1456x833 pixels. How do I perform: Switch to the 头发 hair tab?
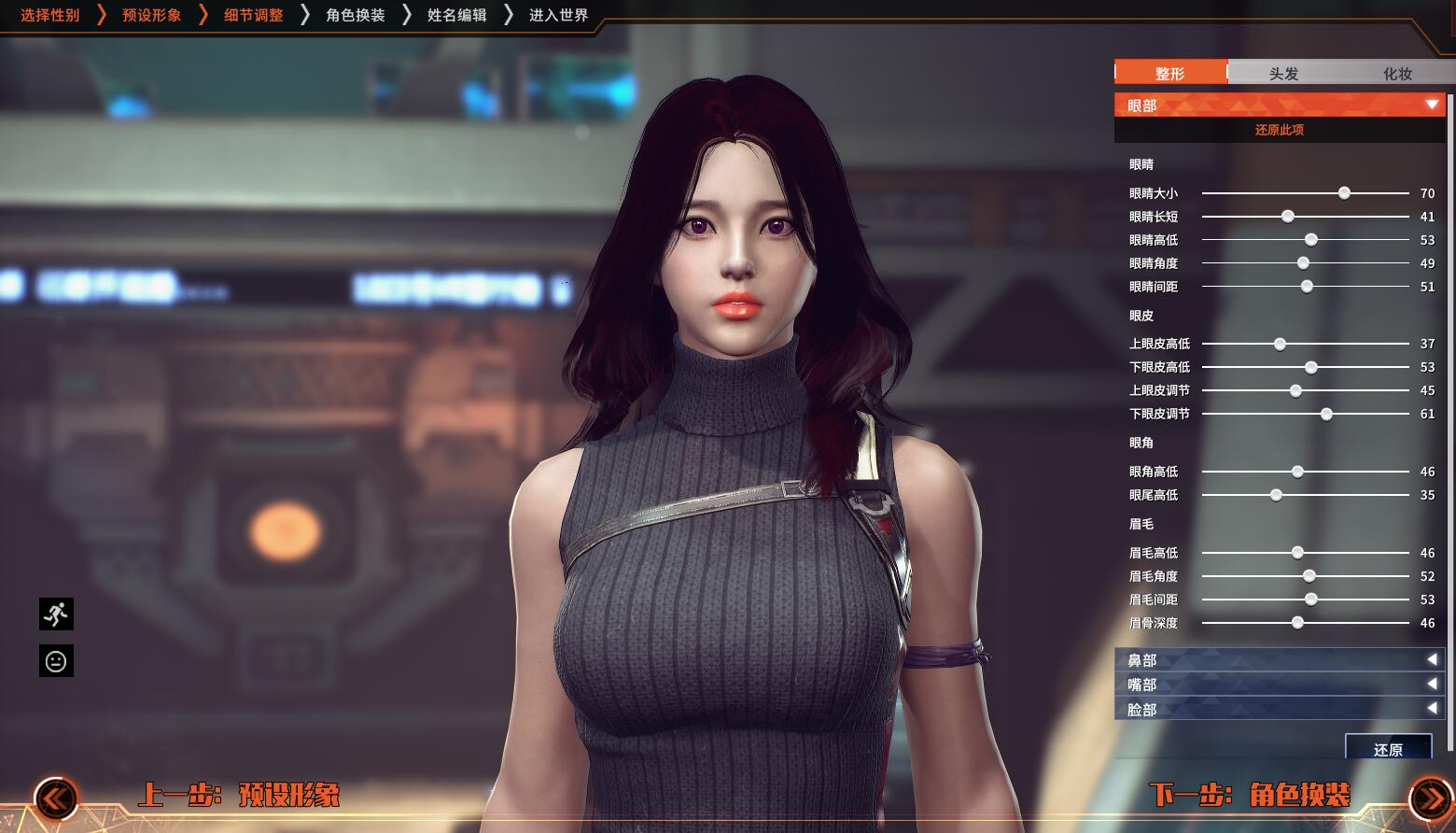click(1283, 73)
